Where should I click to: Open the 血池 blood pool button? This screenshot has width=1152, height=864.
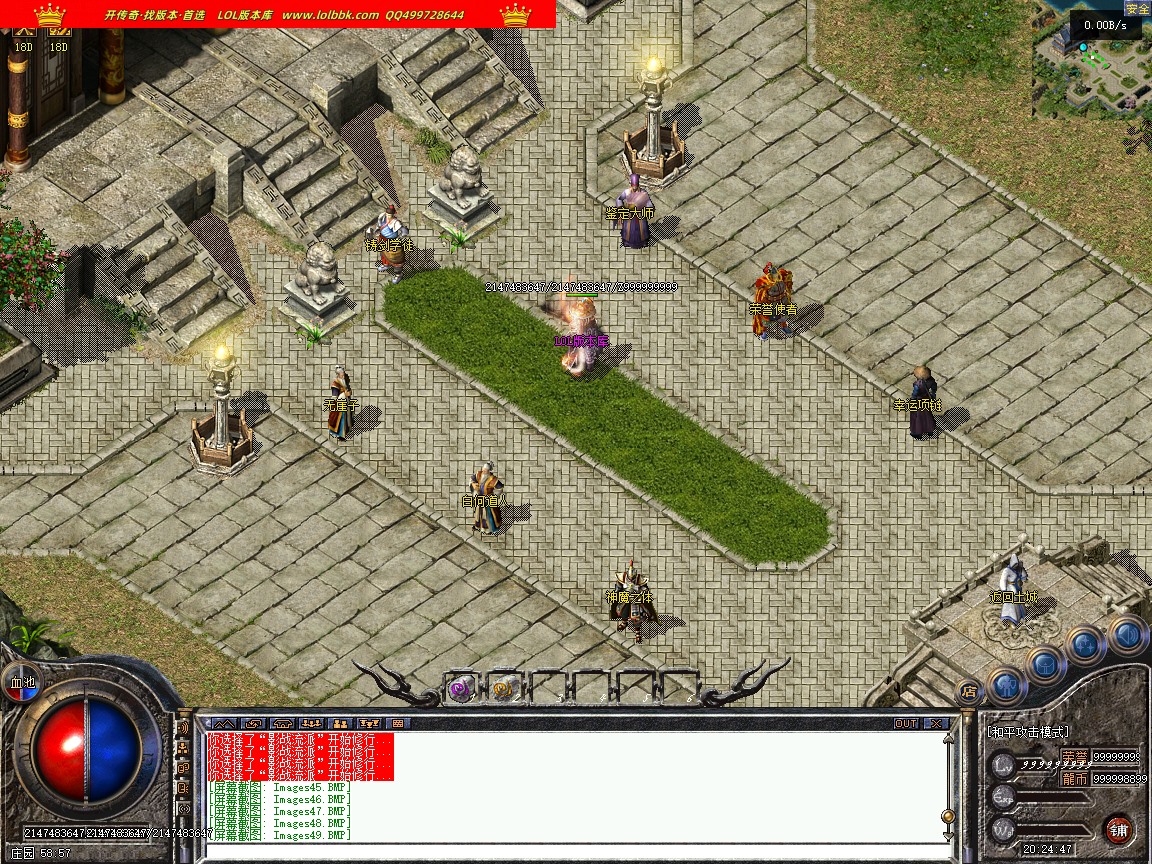pos(22,683)
